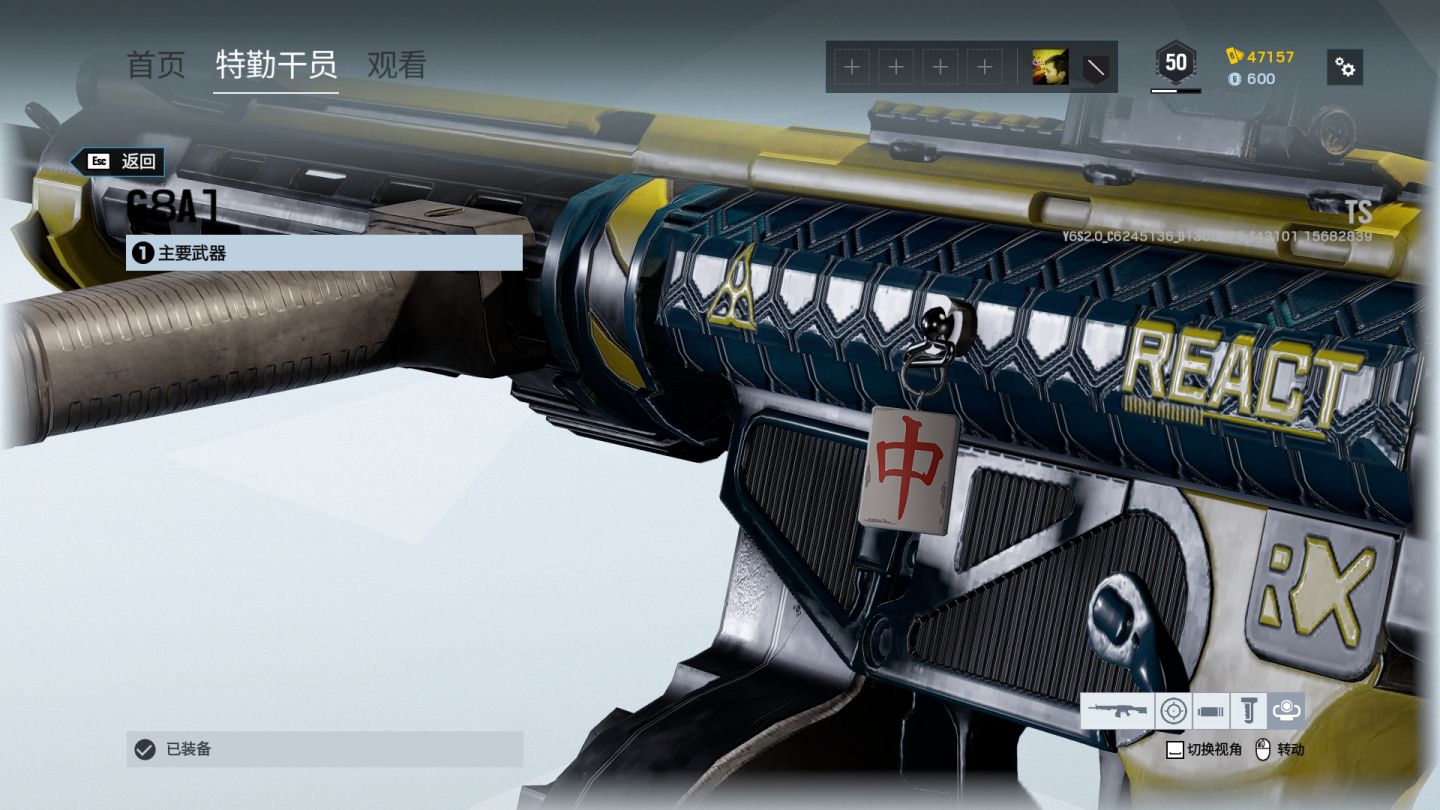Select the barrel attachment icon

point(1210,711)
